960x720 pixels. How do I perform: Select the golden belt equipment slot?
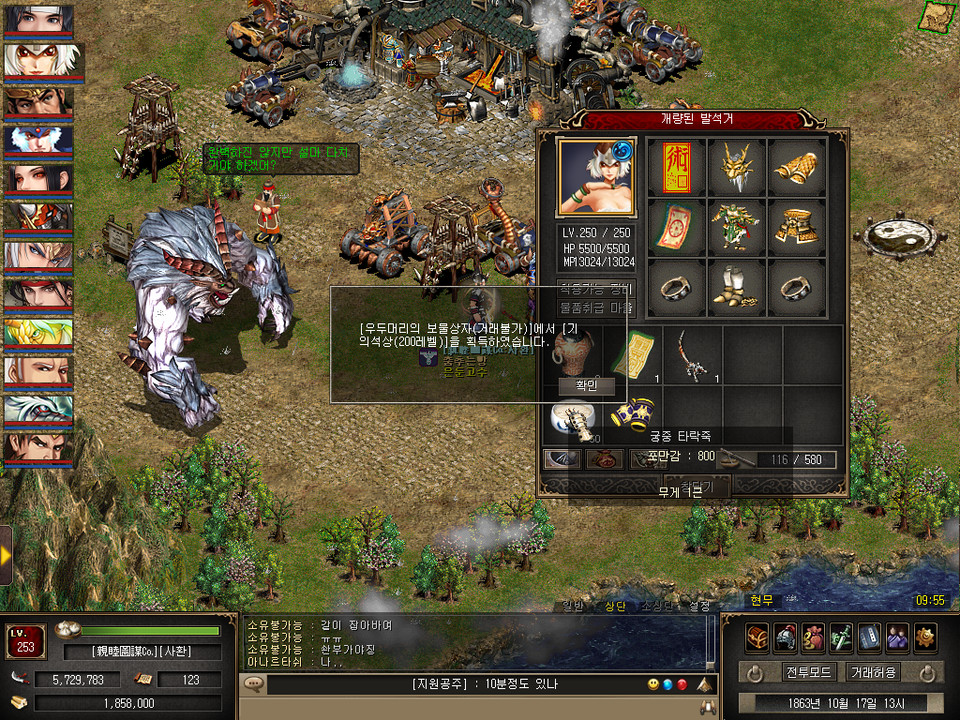click(x=797, y=227)
